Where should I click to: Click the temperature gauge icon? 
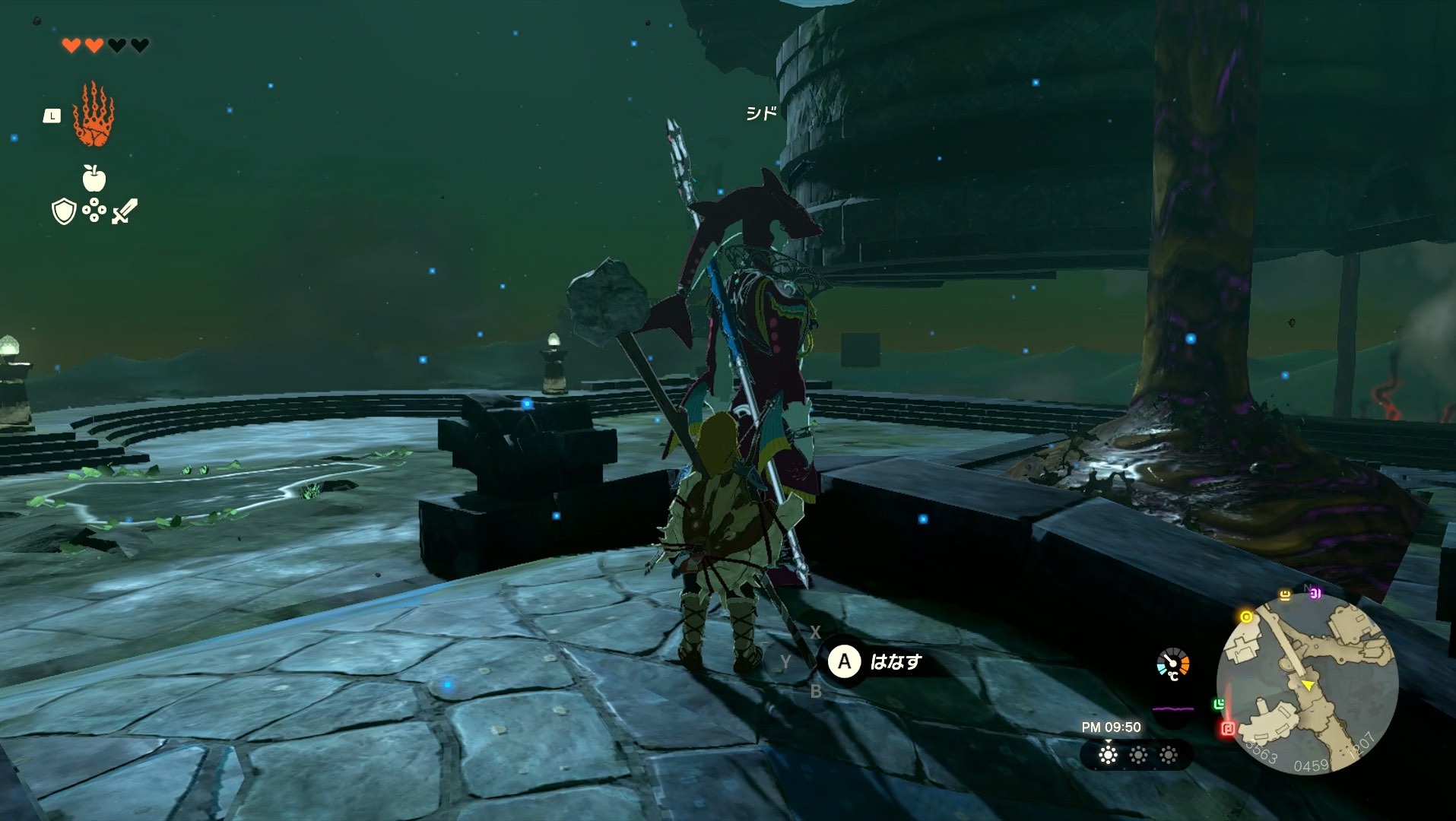click(1173, 664)
